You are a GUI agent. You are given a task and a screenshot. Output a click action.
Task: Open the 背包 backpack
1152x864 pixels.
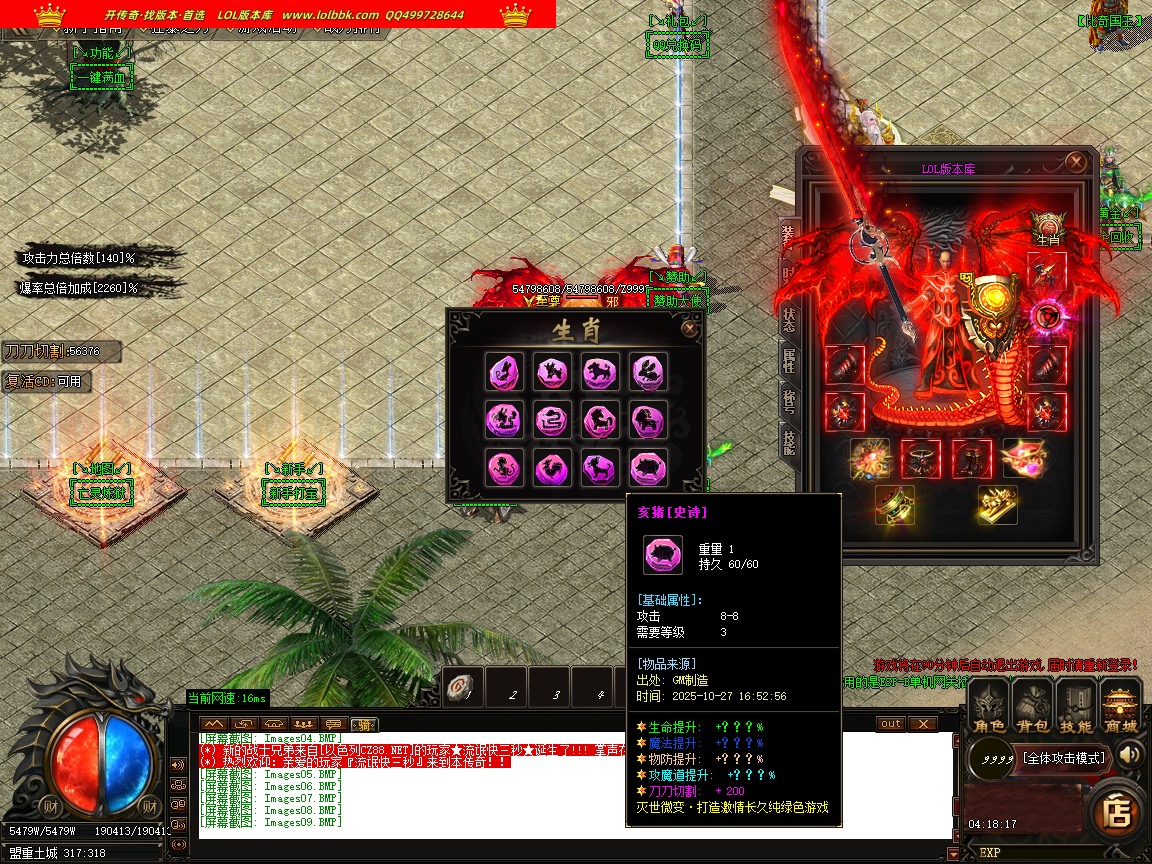pyautogui.click(x=1033, y=707)
